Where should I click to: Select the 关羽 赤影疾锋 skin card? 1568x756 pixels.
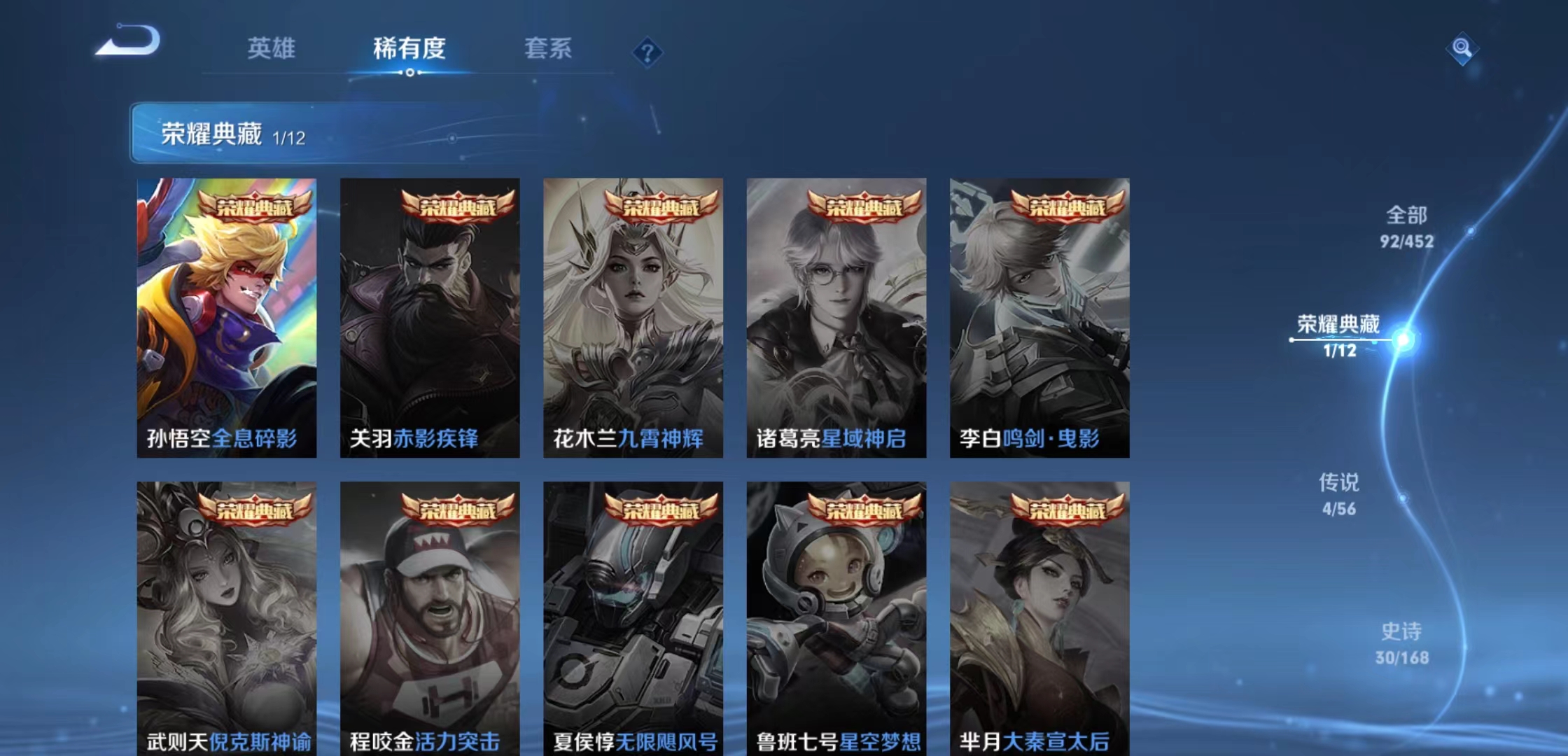[429, 315]
